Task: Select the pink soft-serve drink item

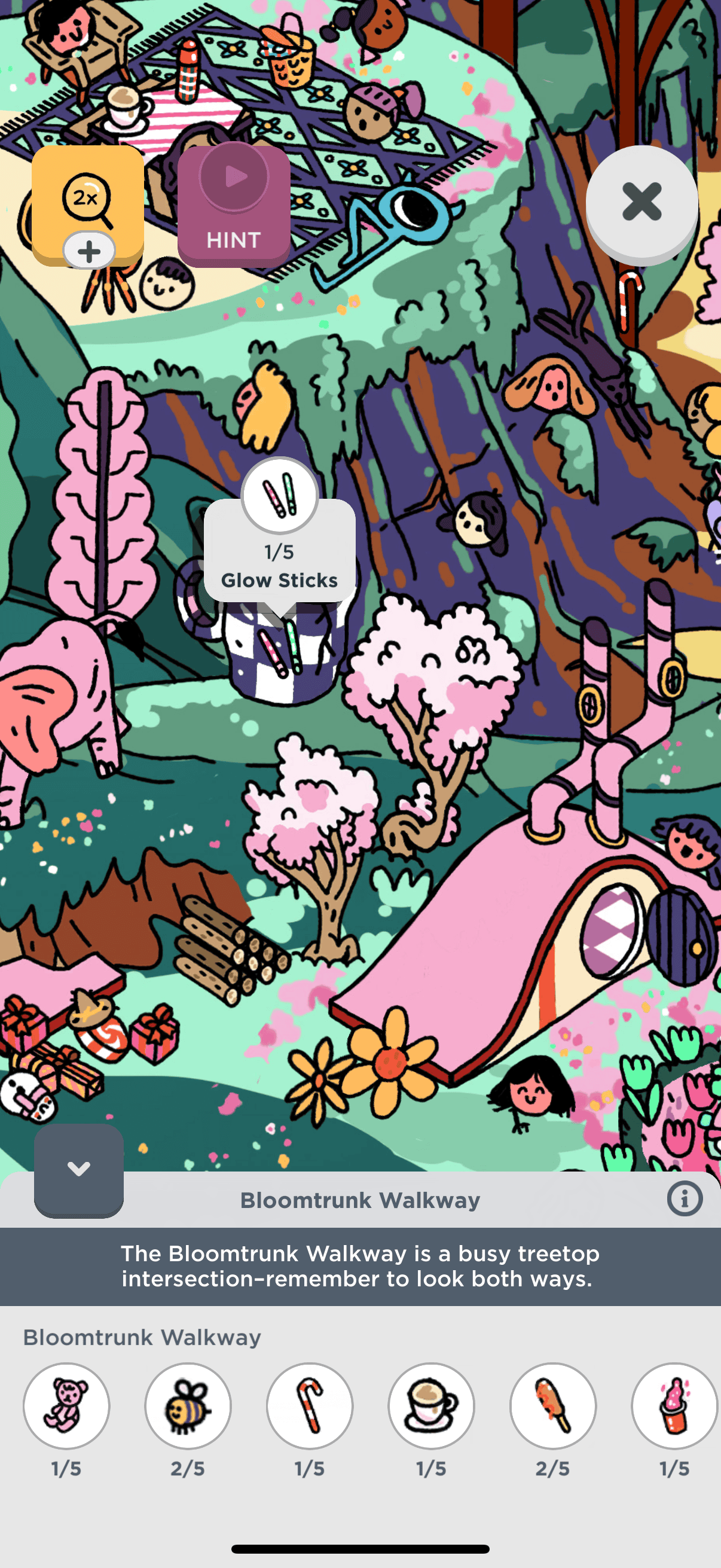Action: tap(674, 1405)
